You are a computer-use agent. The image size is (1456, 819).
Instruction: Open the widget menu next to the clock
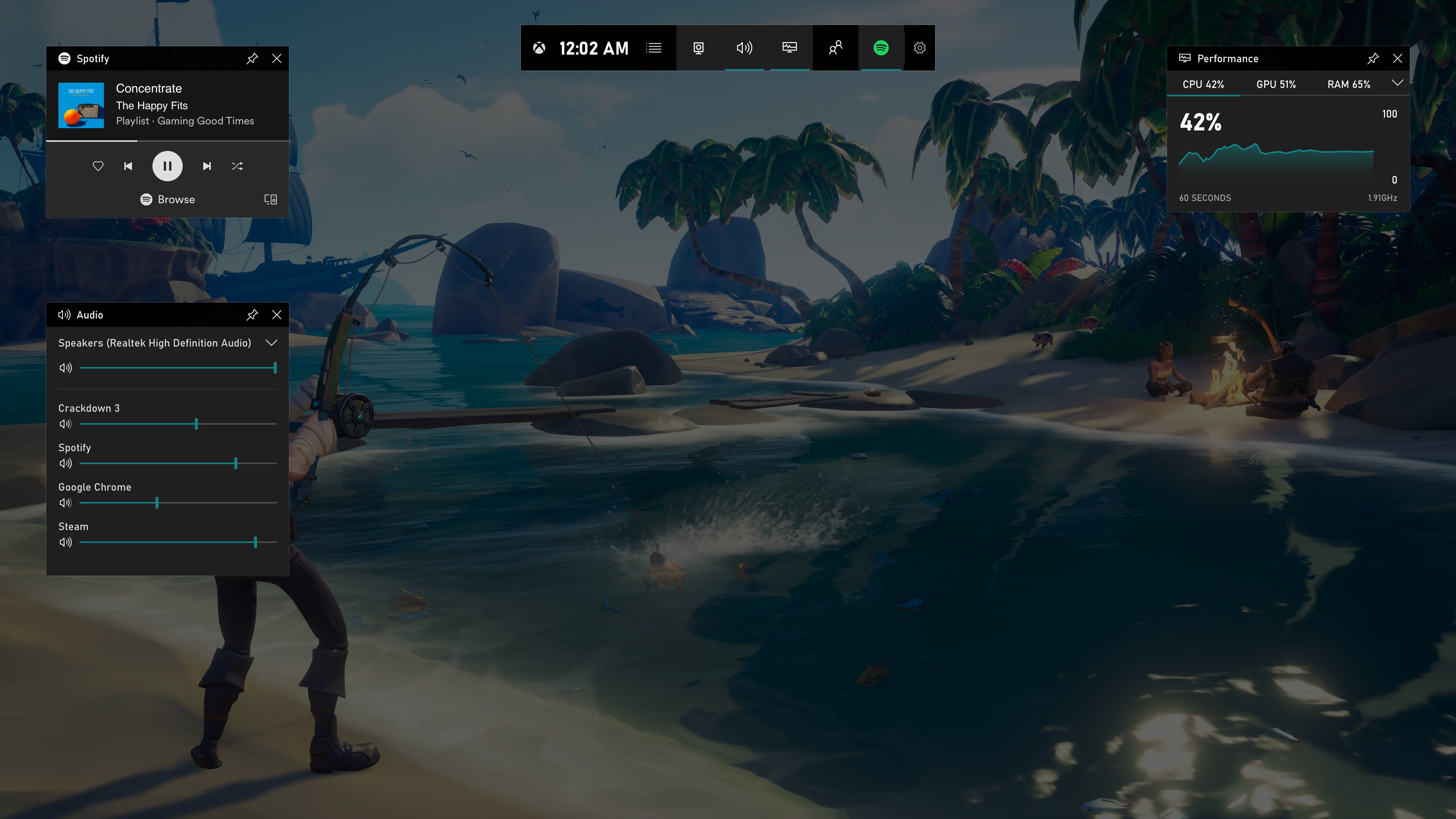tap(653, 48)
